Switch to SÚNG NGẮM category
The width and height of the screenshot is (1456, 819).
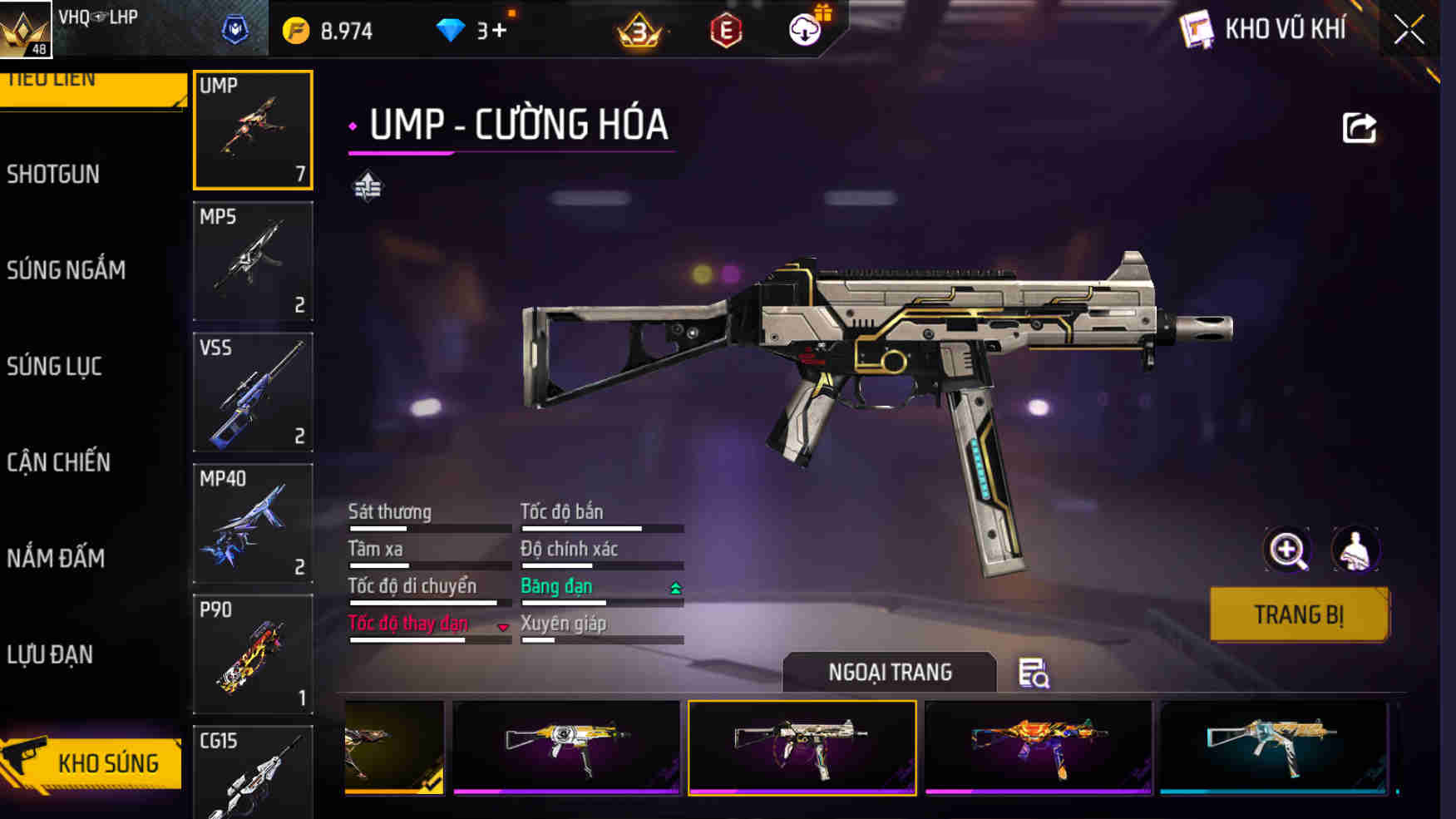(67, 270)
